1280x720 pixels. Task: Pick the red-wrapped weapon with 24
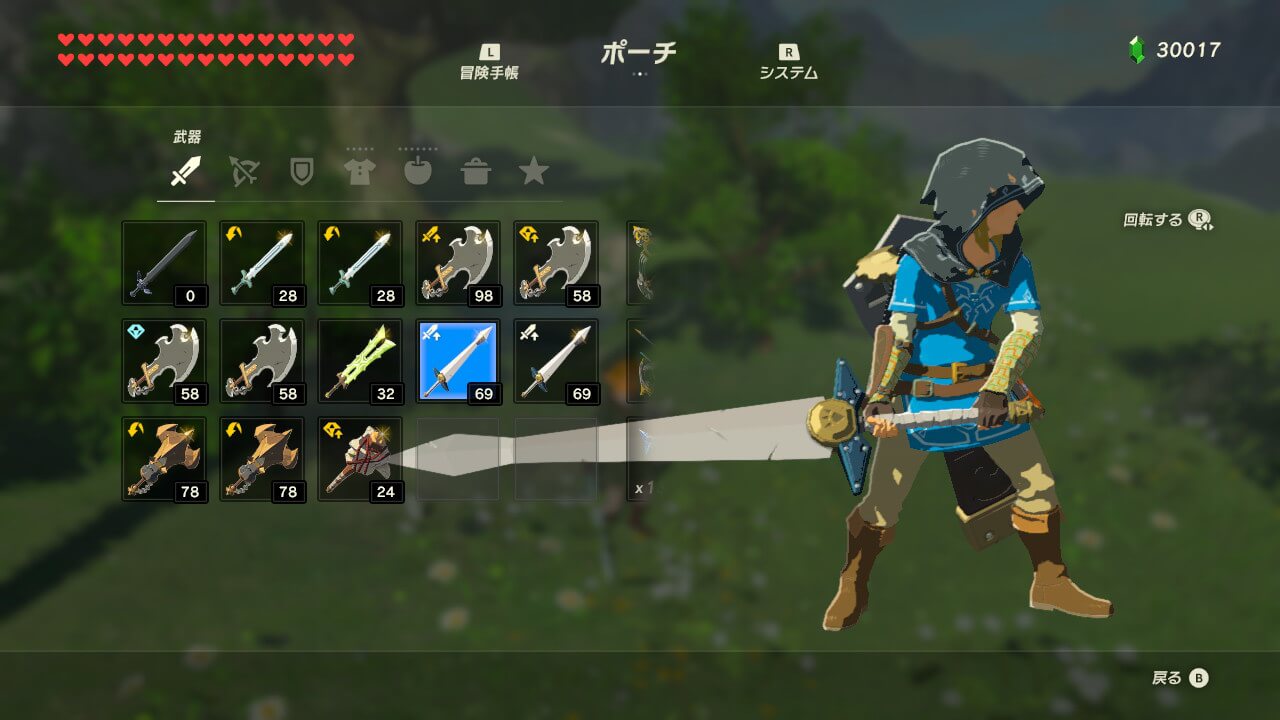click(x=360, y=459)
